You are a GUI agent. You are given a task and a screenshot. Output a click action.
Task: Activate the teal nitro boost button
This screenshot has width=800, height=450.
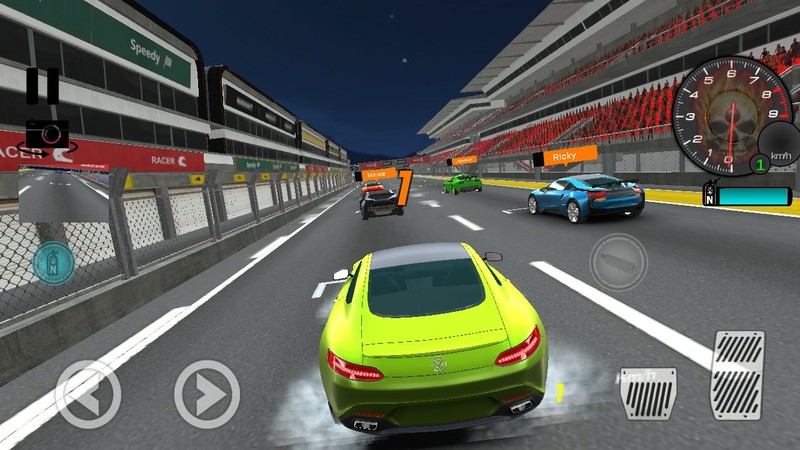point(53,262)
